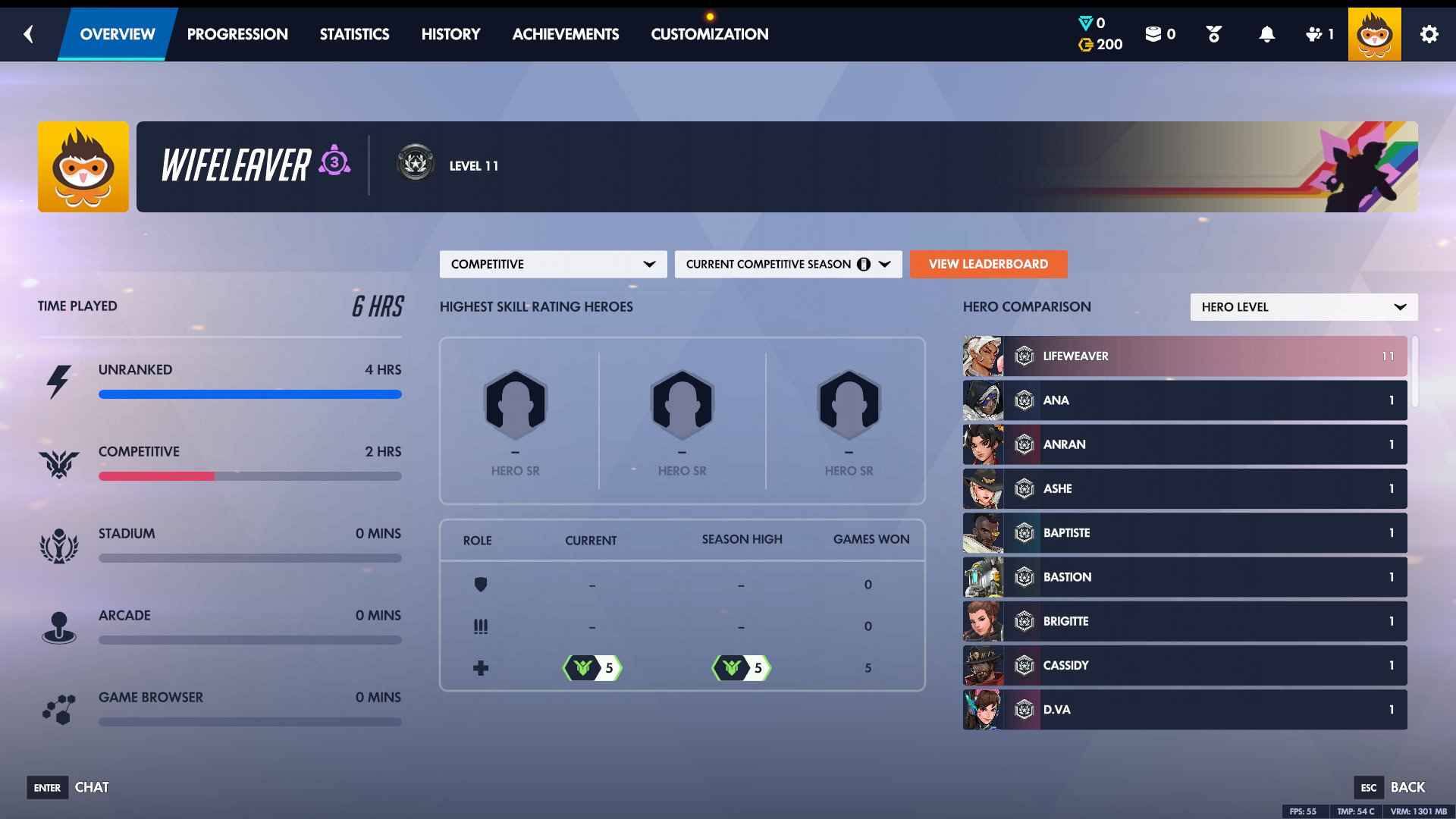Switch to the Achievements tab
Image resolution: width=1456 pixels, height=819 pixels.
(x=566, y=33)
